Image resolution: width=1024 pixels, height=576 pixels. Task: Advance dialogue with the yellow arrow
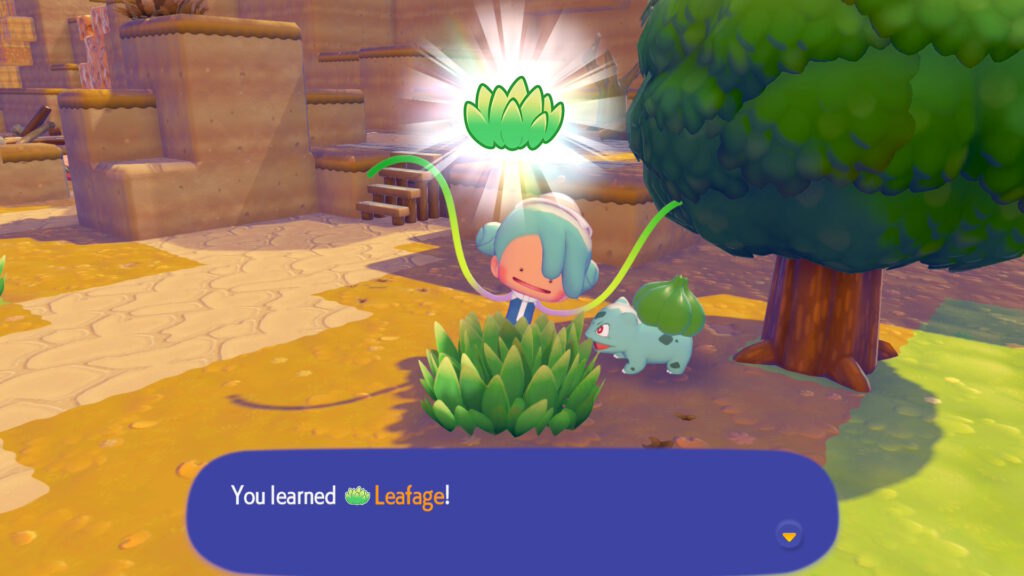pyautogui.click(x=789, y=536)
